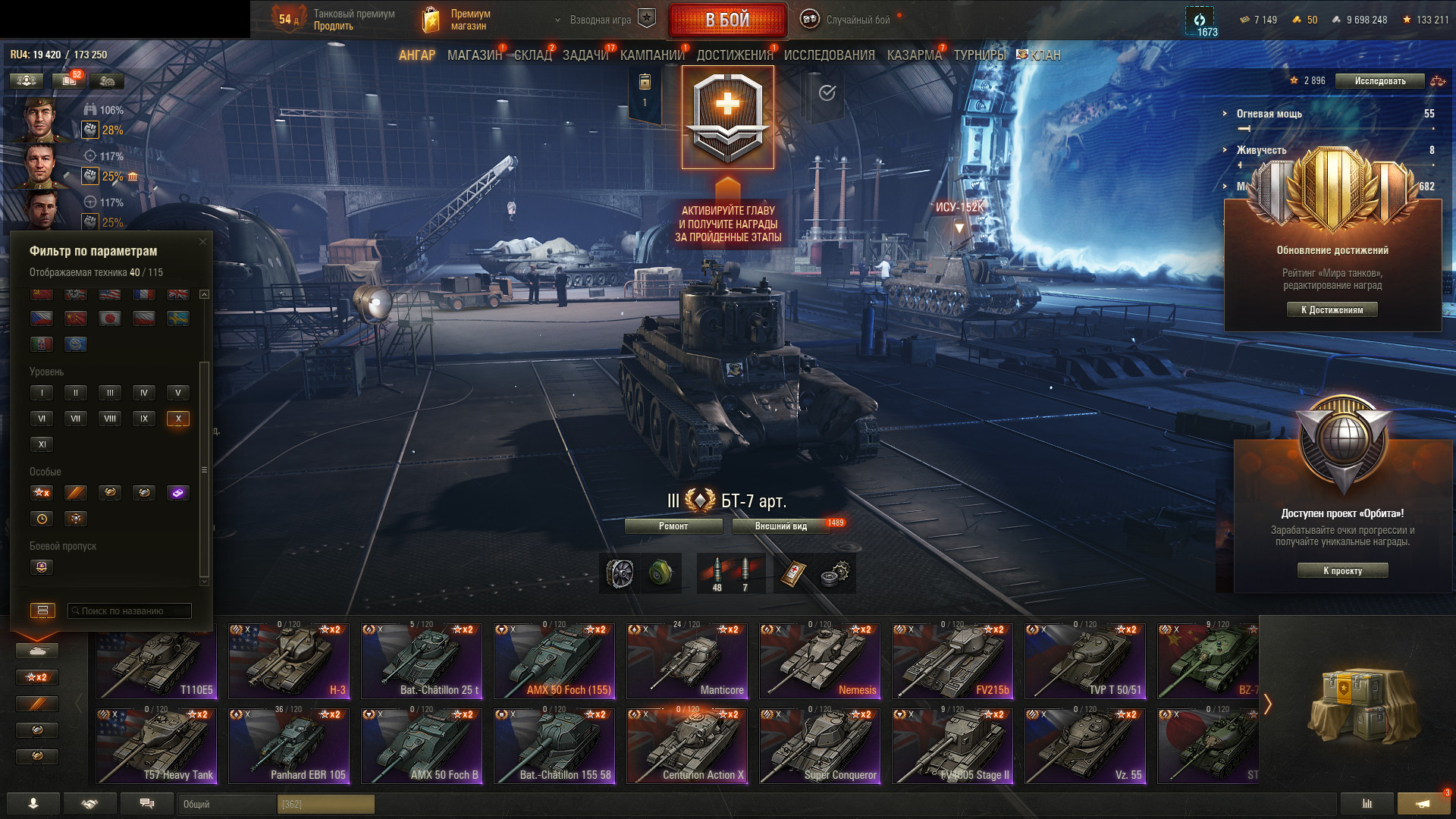Click the Ремонт button
The width and height of the screenshot is (1456, 819).
click(x=673, y=526)
